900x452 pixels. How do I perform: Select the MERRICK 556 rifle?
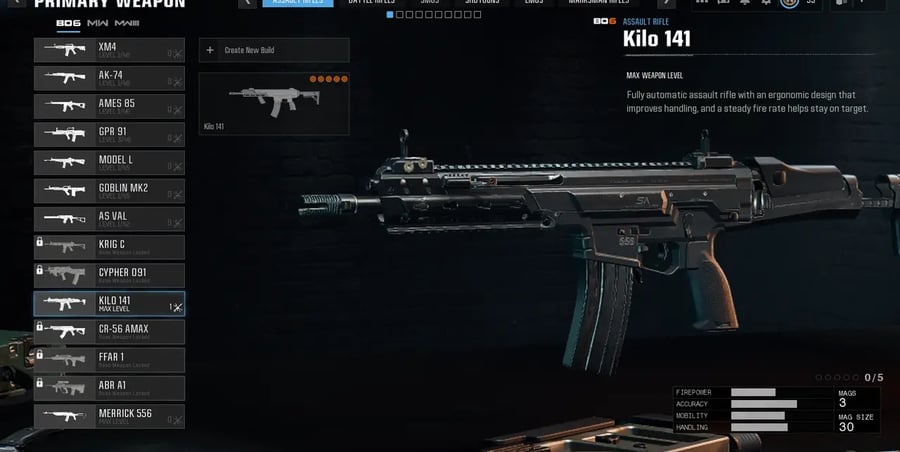coord(109,417)
